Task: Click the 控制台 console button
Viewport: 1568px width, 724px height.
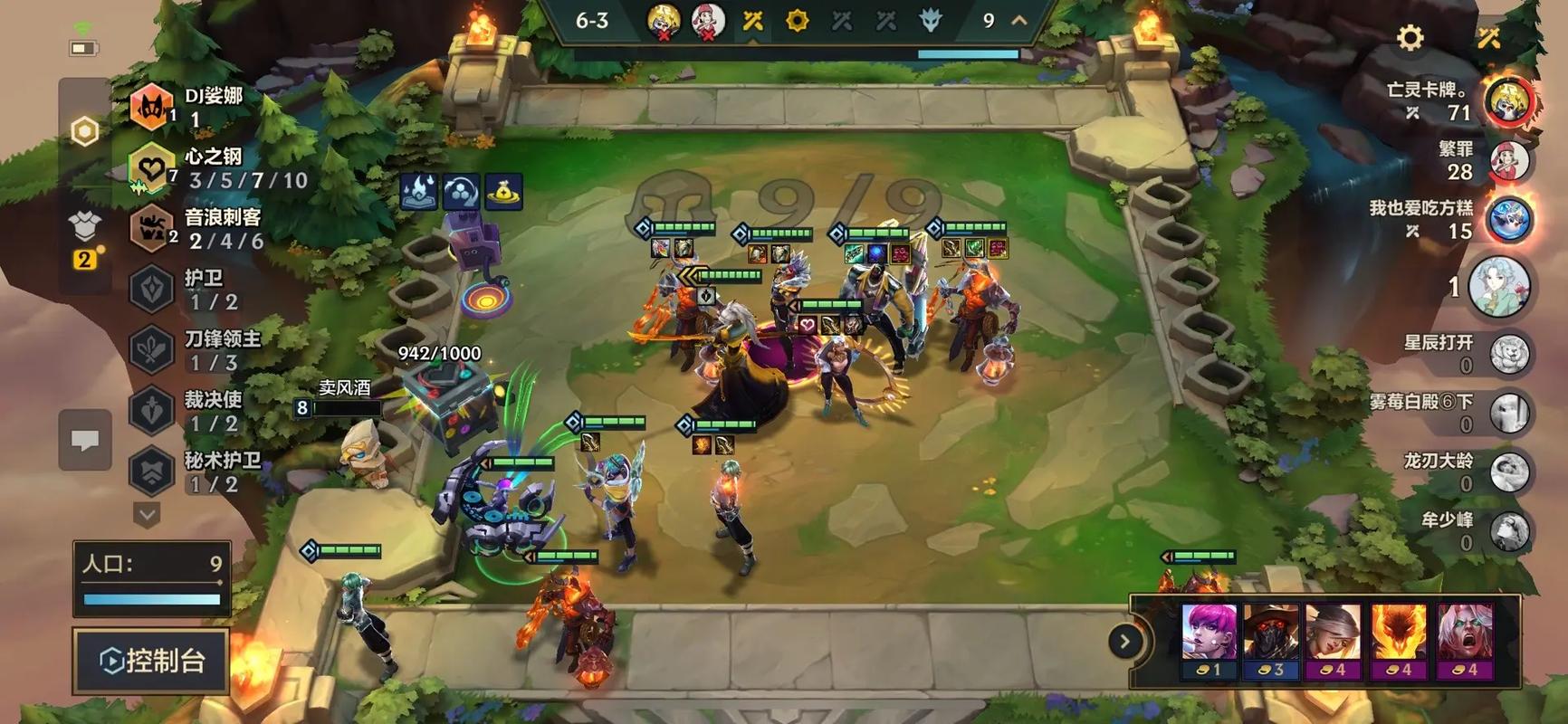Action: click(151, 661)
